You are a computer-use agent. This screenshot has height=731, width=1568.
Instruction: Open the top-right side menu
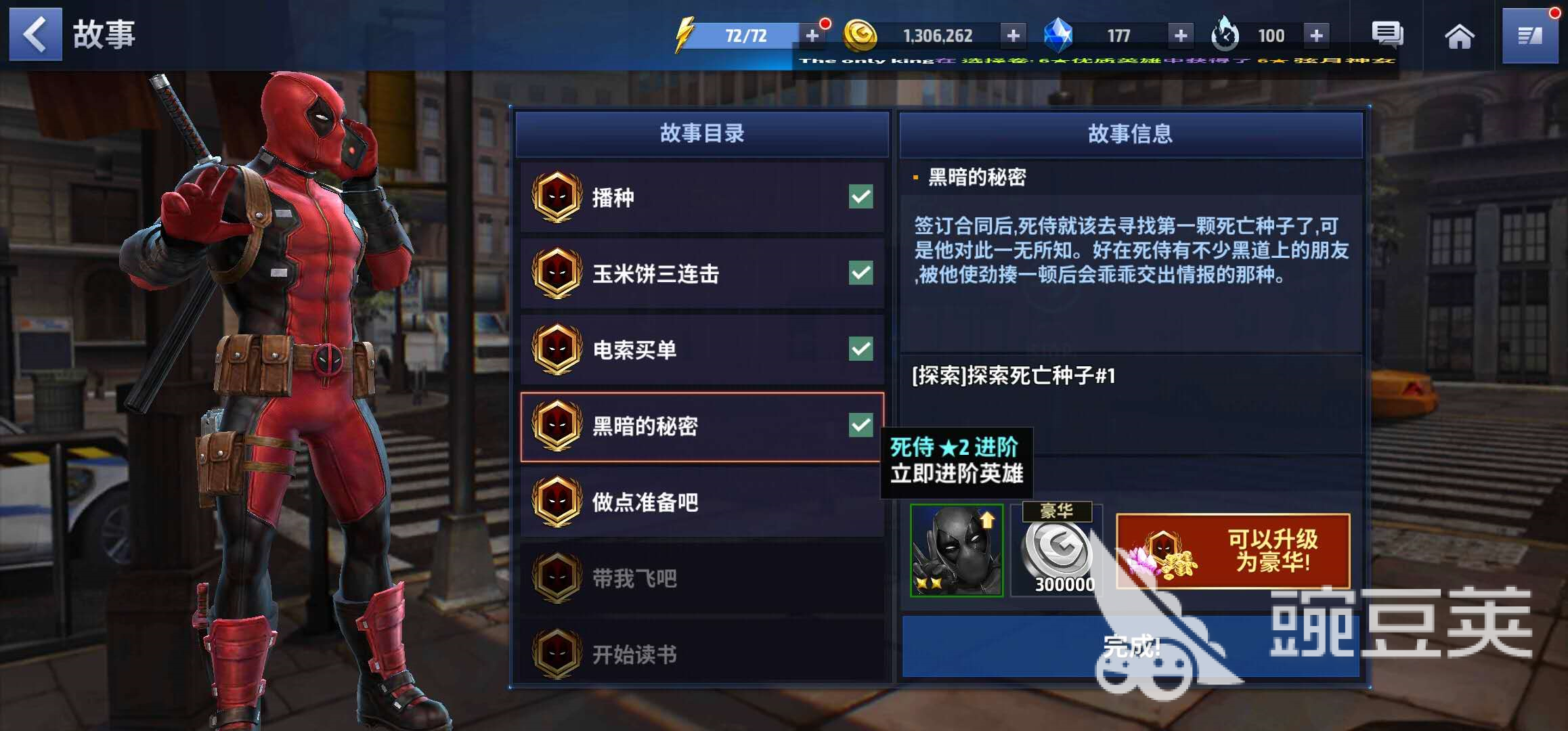(x=1529, y=37)
